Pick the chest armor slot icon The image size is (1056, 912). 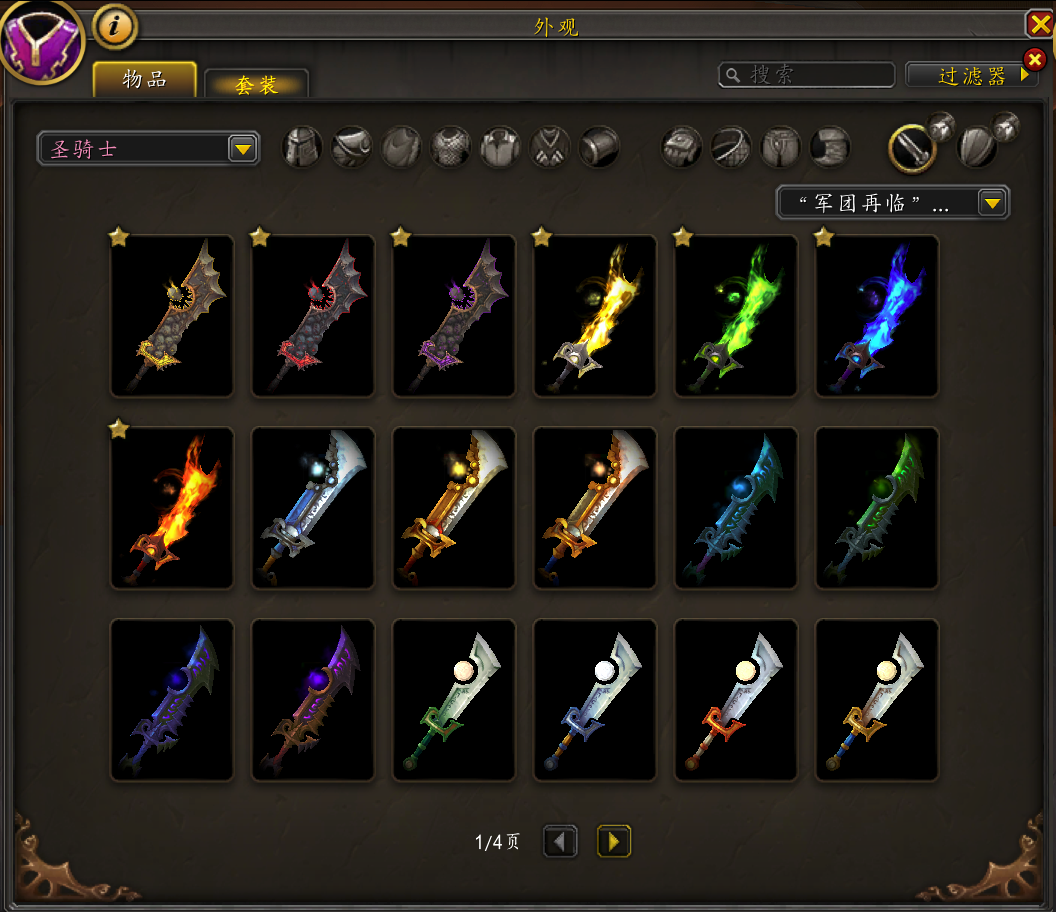pos(451,147)
